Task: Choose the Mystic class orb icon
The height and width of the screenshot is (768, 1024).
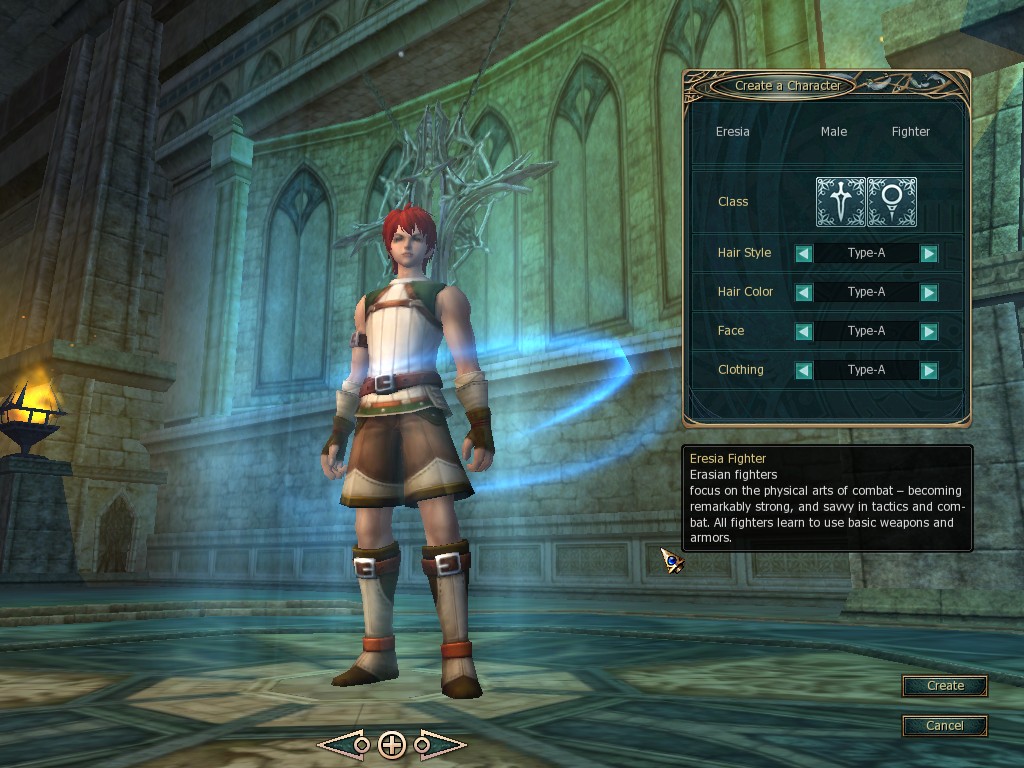Action: pos(892,202)
